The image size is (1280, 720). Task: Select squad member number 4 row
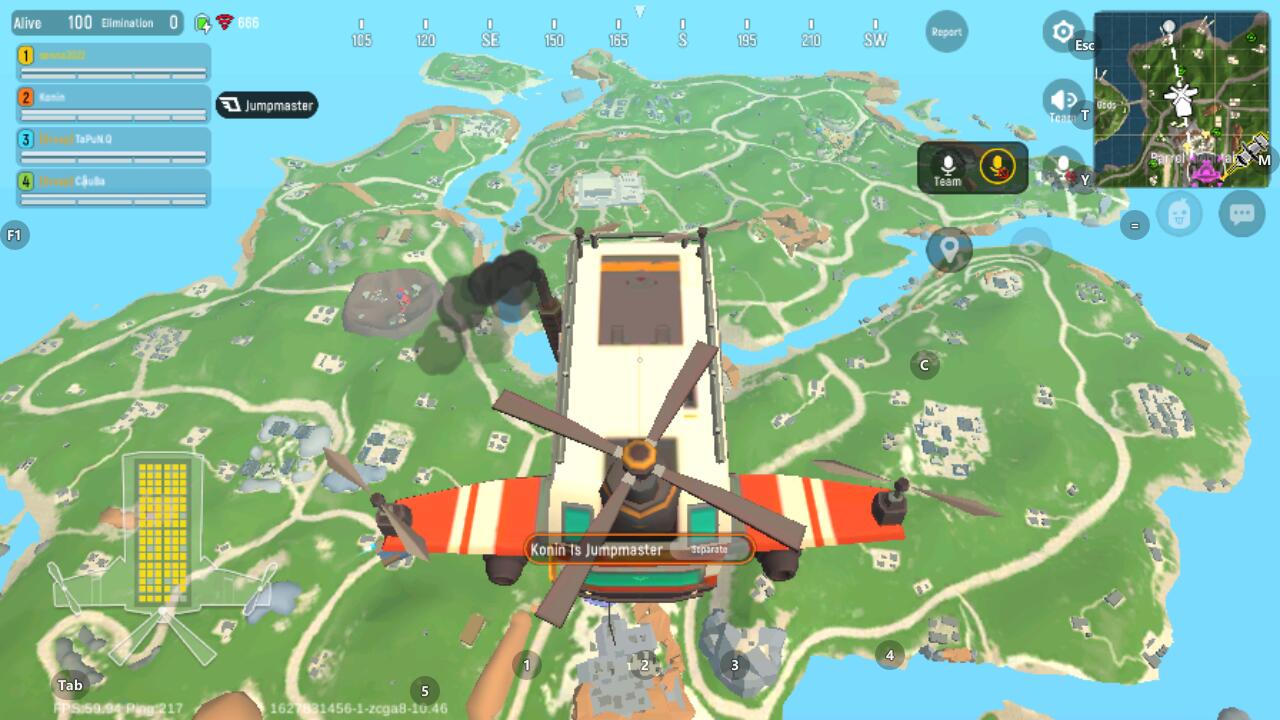[x=113, y=188]
